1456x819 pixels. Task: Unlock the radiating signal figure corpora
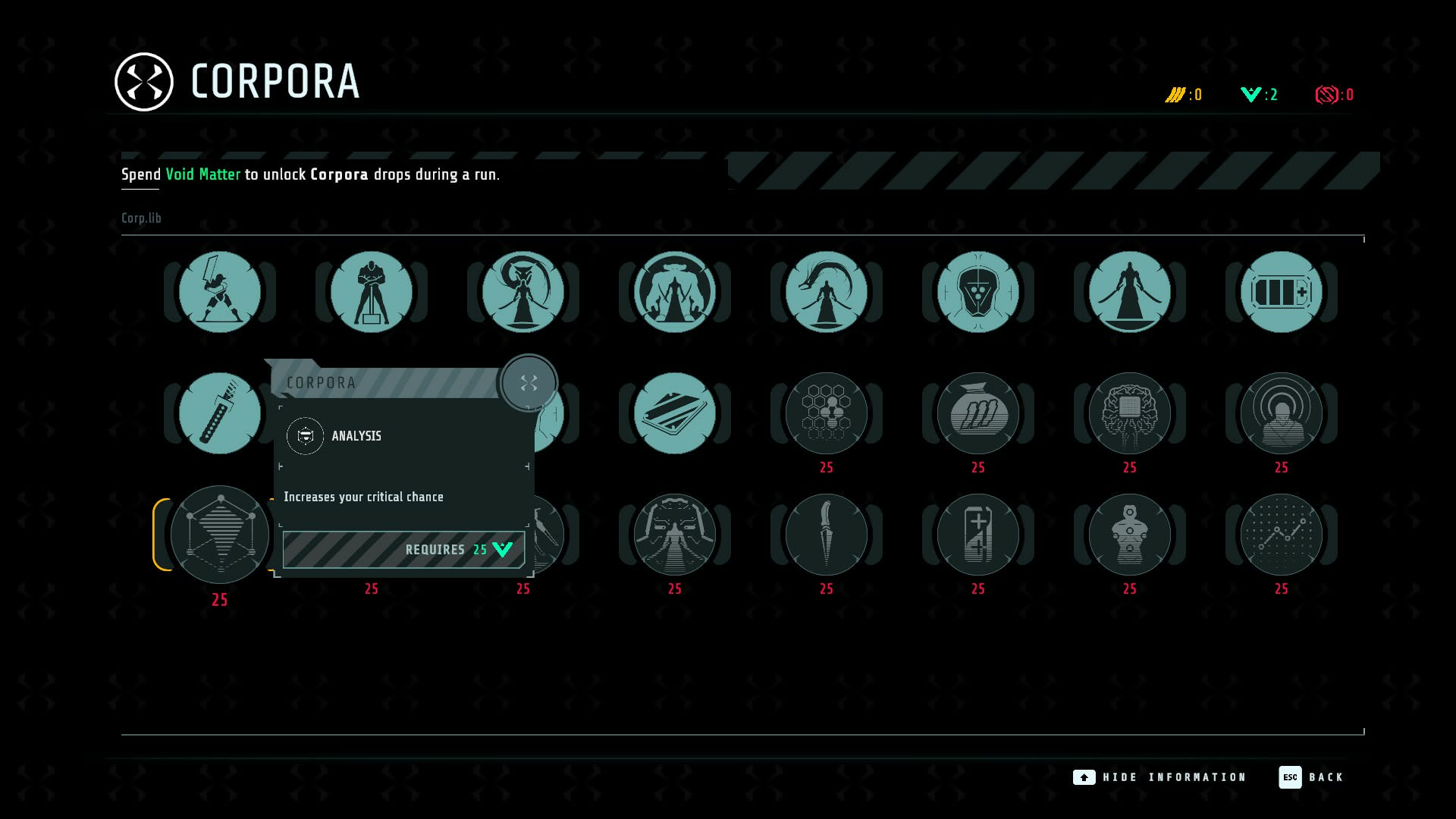(1282, 413)
